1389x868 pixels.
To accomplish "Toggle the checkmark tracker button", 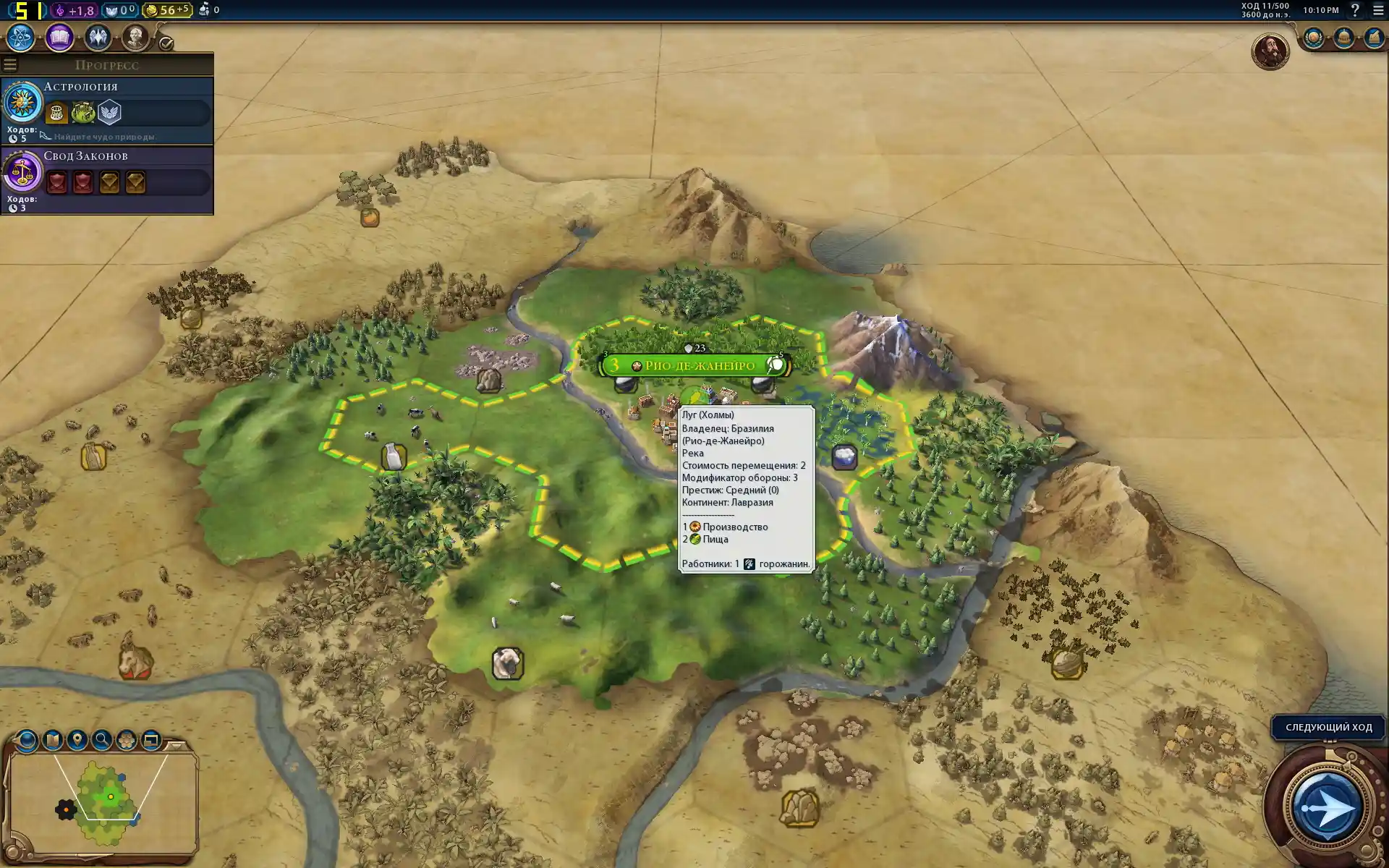I will pyautogui.click(x=166, y=43).
